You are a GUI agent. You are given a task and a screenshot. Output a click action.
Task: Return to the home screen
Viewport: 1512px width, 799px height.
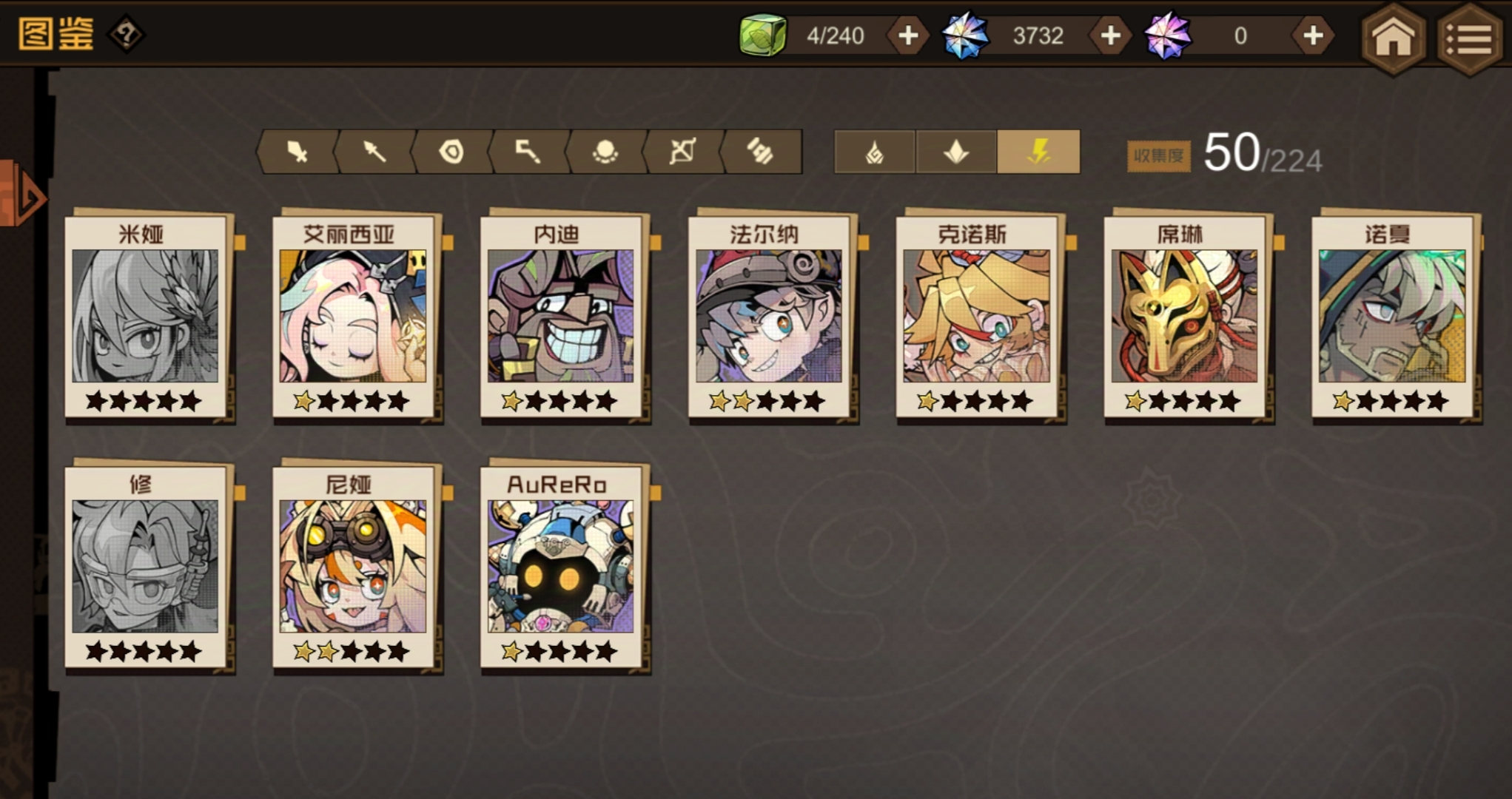click(x=1394, y=37)
